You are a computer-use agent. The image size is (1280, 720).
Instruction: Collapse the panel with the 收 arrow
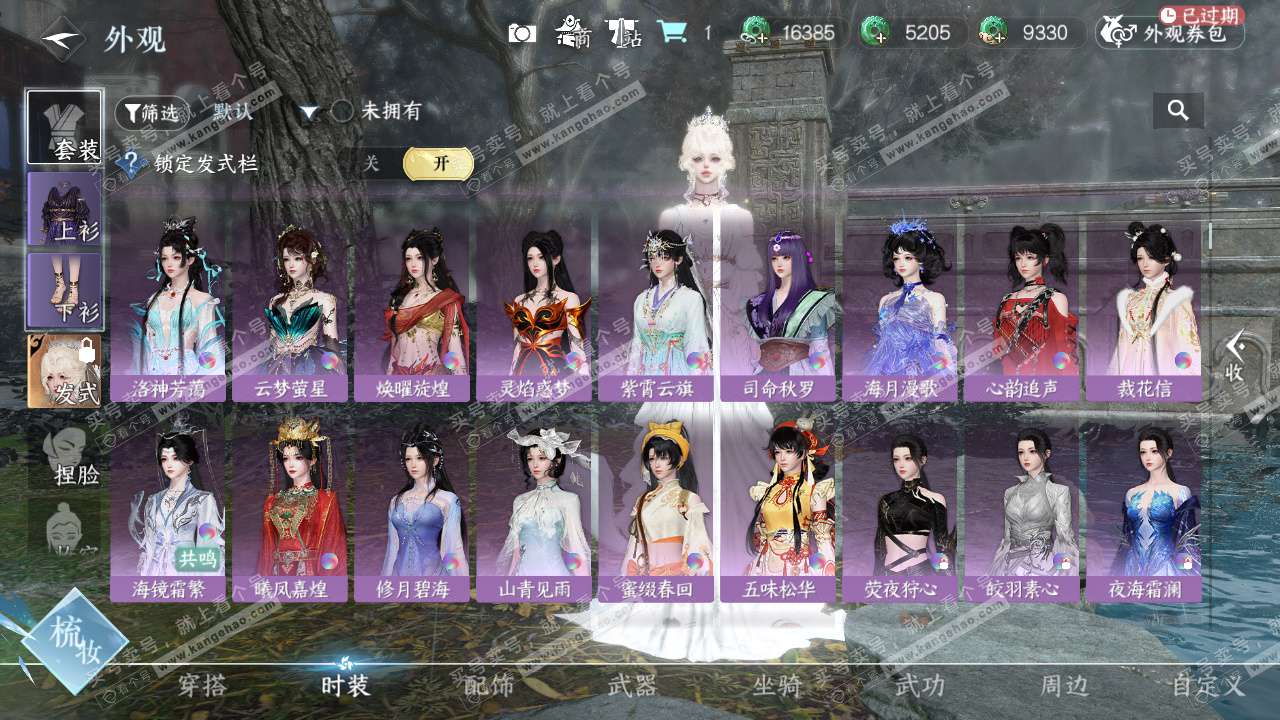pos(1236,356)
